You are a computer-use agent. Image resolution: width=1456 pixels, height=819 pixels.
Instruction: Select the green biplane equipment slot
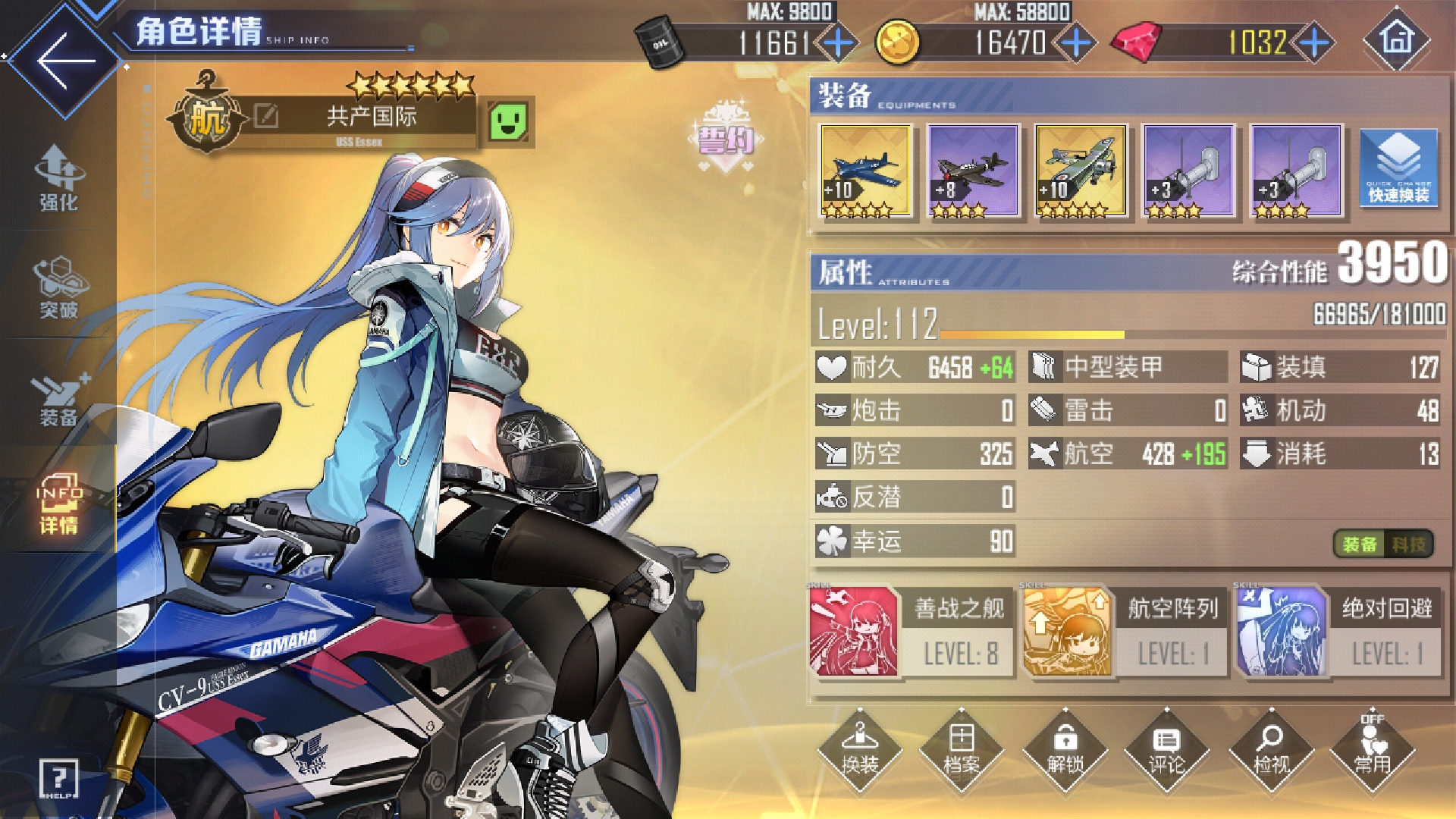[x=1081, y=171]
